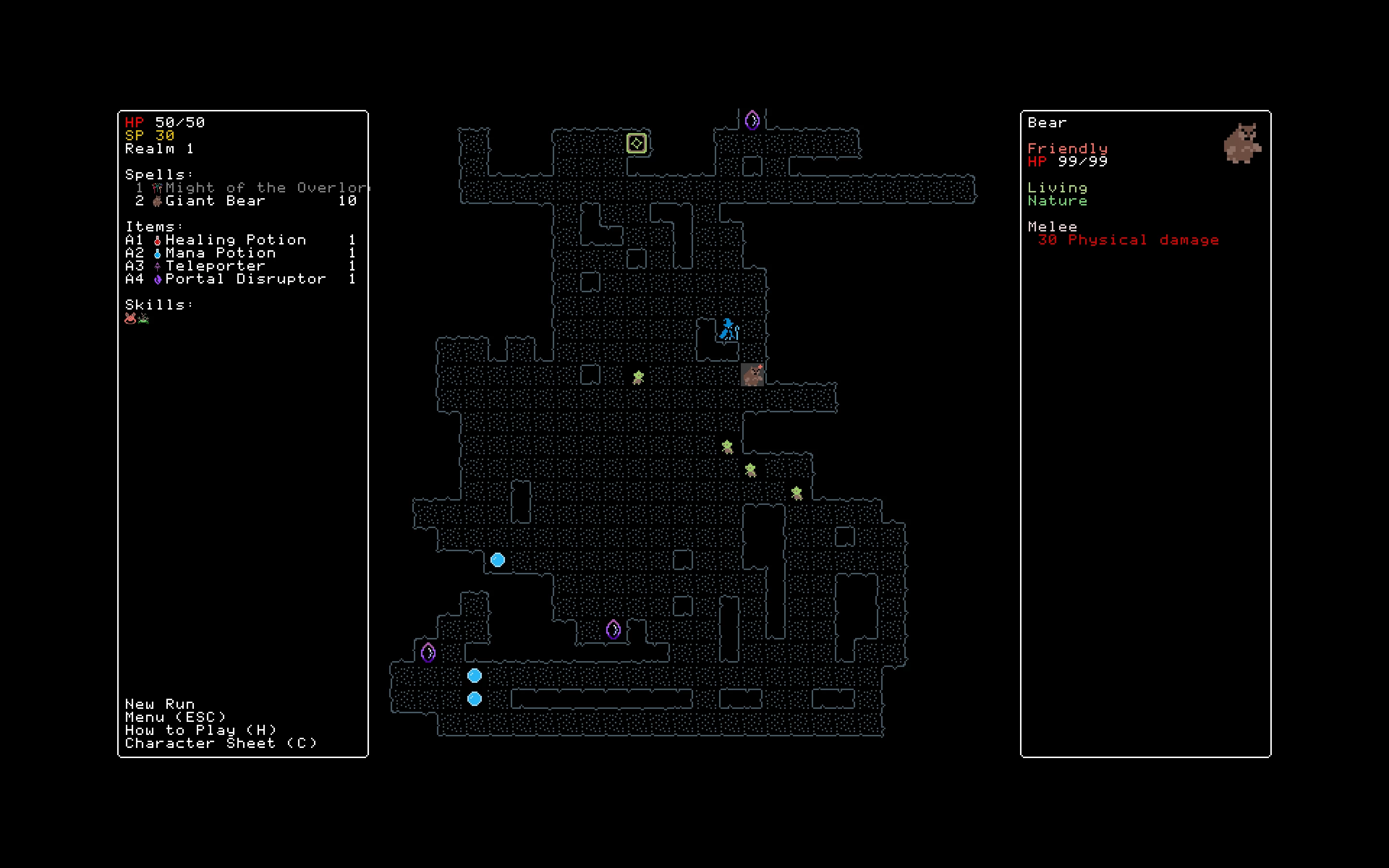Activate the Teleporter item
The image size is (1389, 868).
[215, 266]
